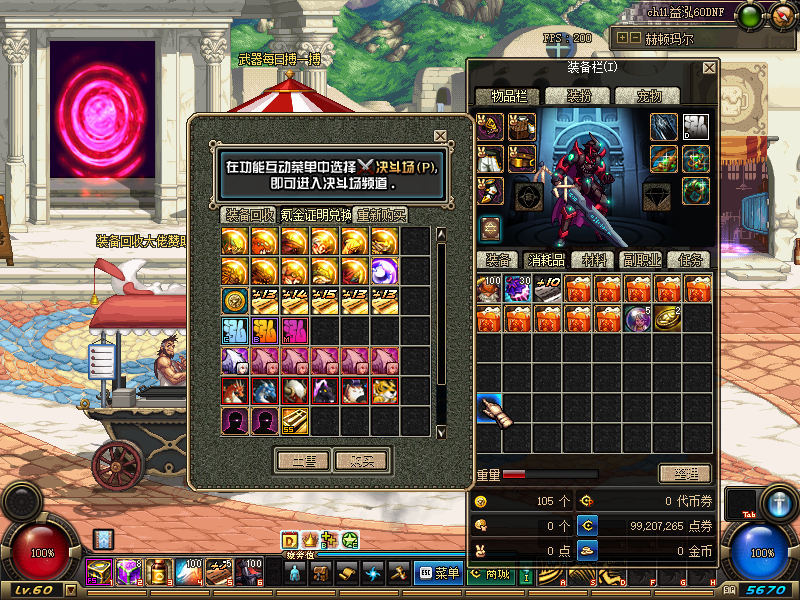Screen dimensions: 800x600
Task: Close the exchange shop window
Action: click(440, 136)
